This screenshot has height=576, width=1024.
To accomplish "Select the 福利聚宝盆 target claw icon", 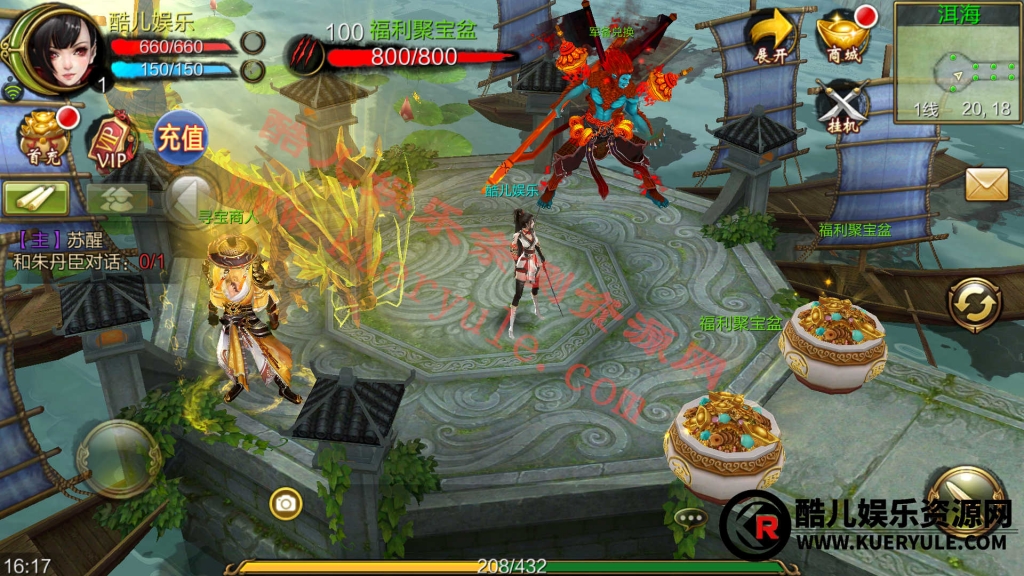I will (305, 54).
